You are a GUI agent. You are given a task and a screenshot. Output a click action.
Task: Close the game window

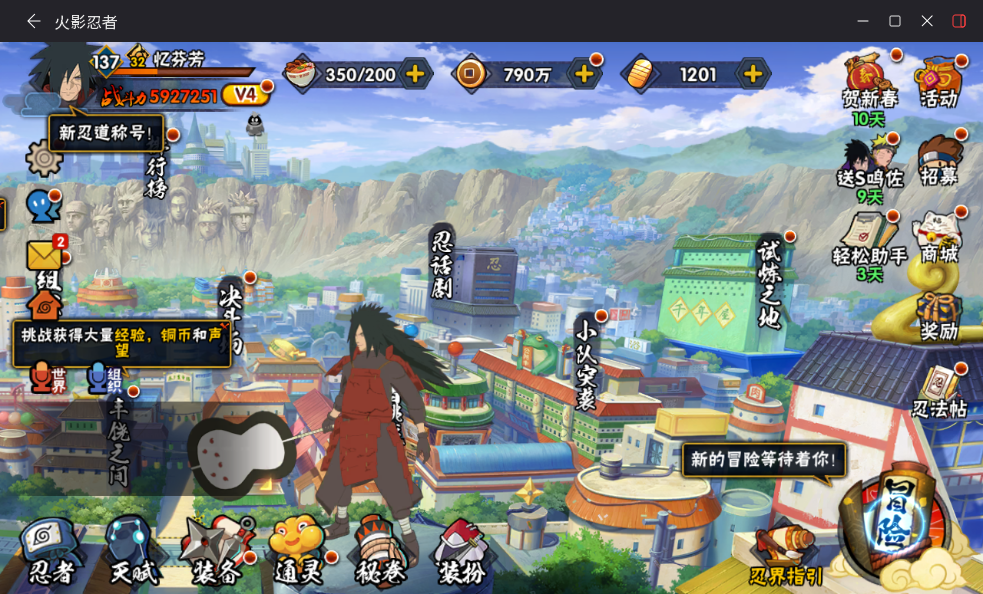[x=927, y=21]
